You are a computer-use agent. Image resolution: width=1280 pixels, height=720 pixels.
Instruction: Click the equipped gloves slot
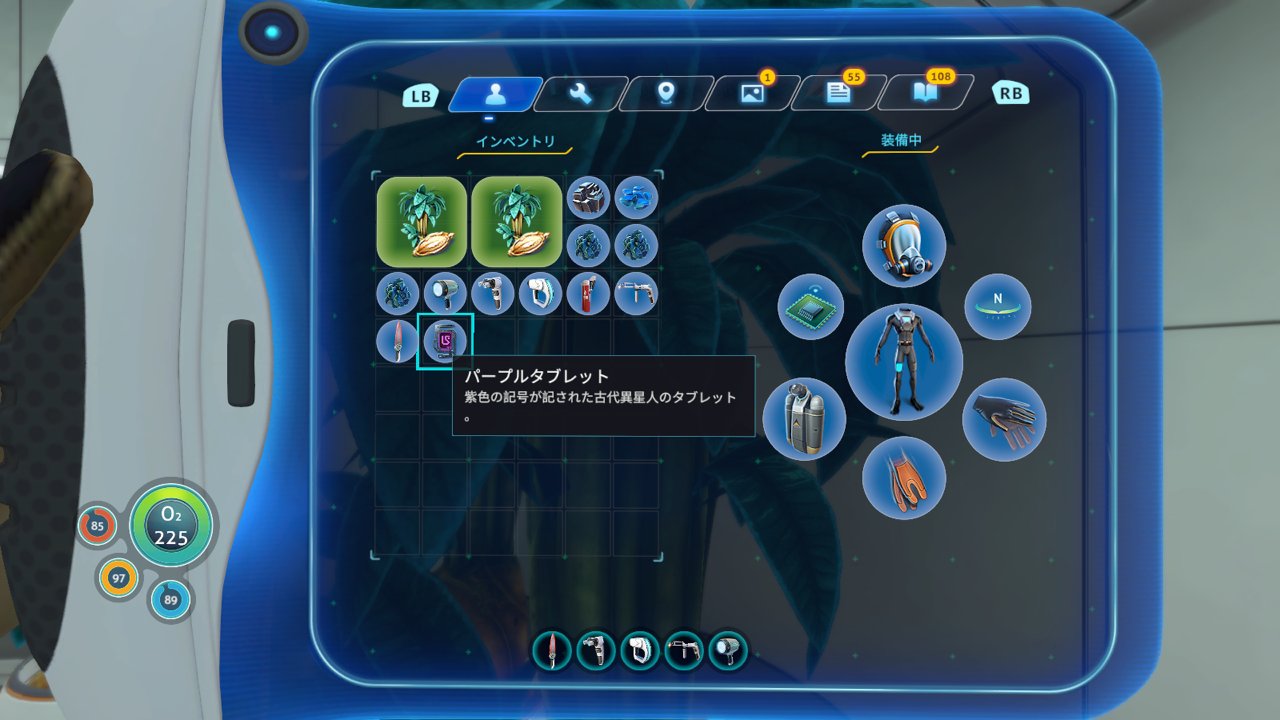[x=1004, y=418]
